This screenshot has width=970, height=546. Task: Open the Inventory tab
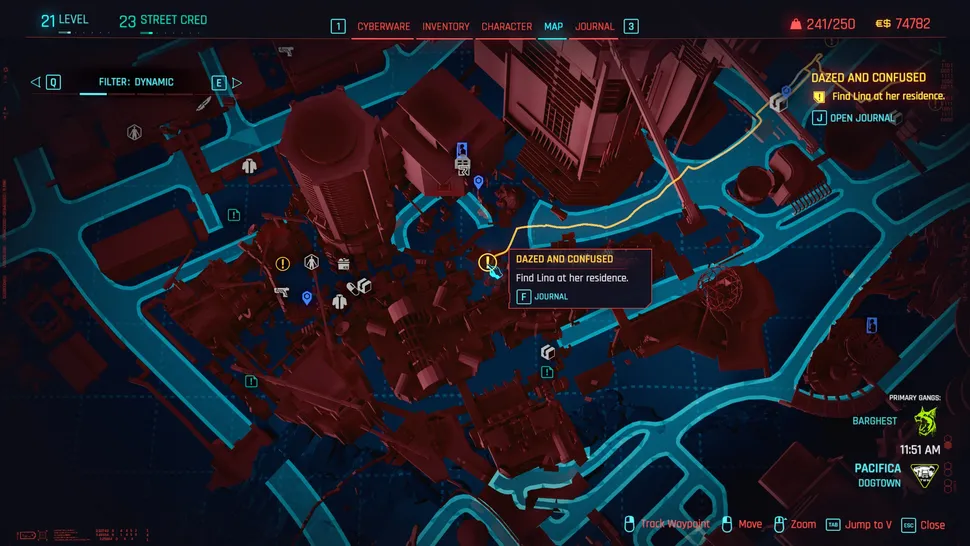(446, 26)
